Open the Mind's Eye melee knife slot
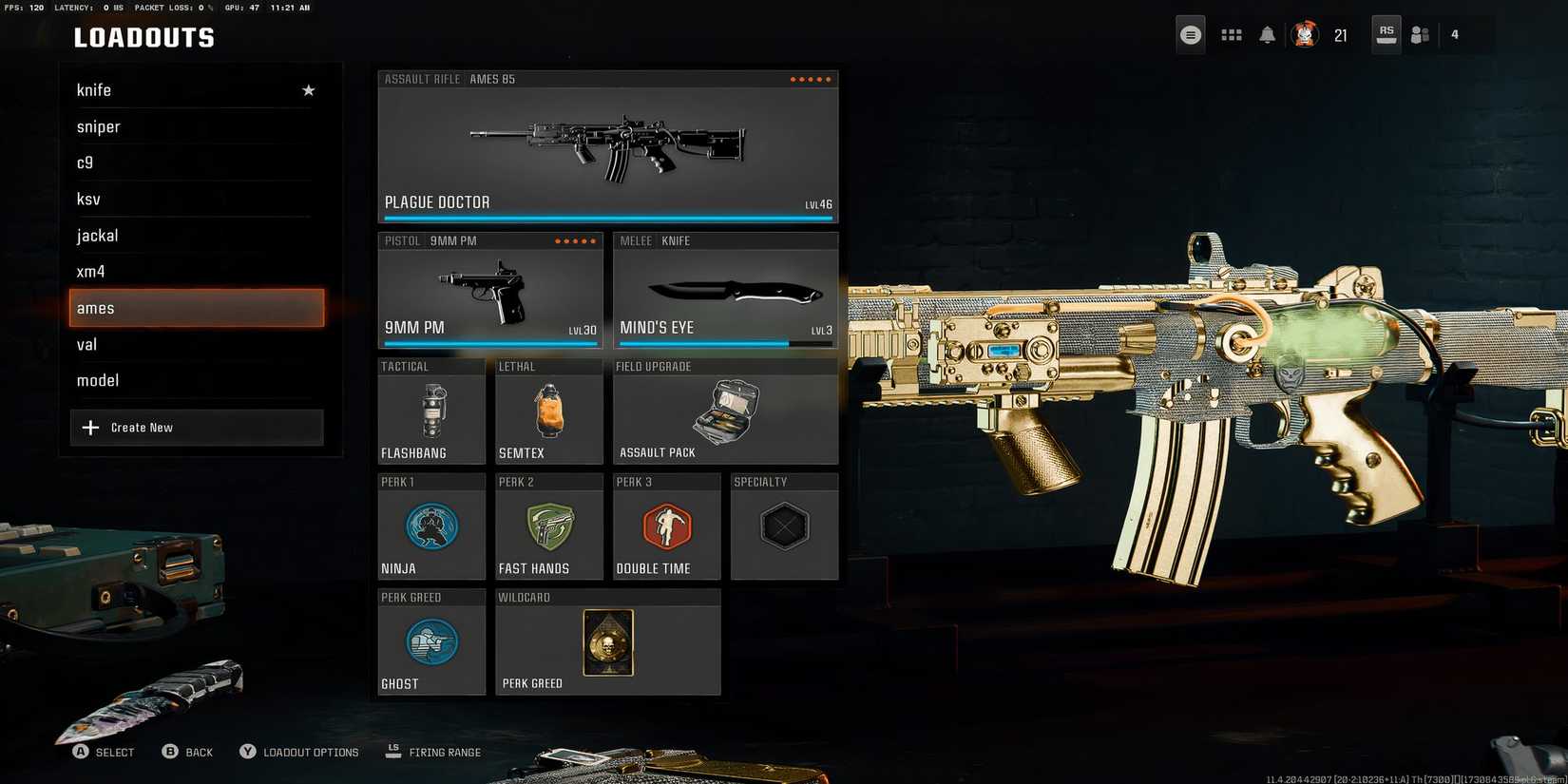This screenshot has height=784, width=1568. (725, 291)
